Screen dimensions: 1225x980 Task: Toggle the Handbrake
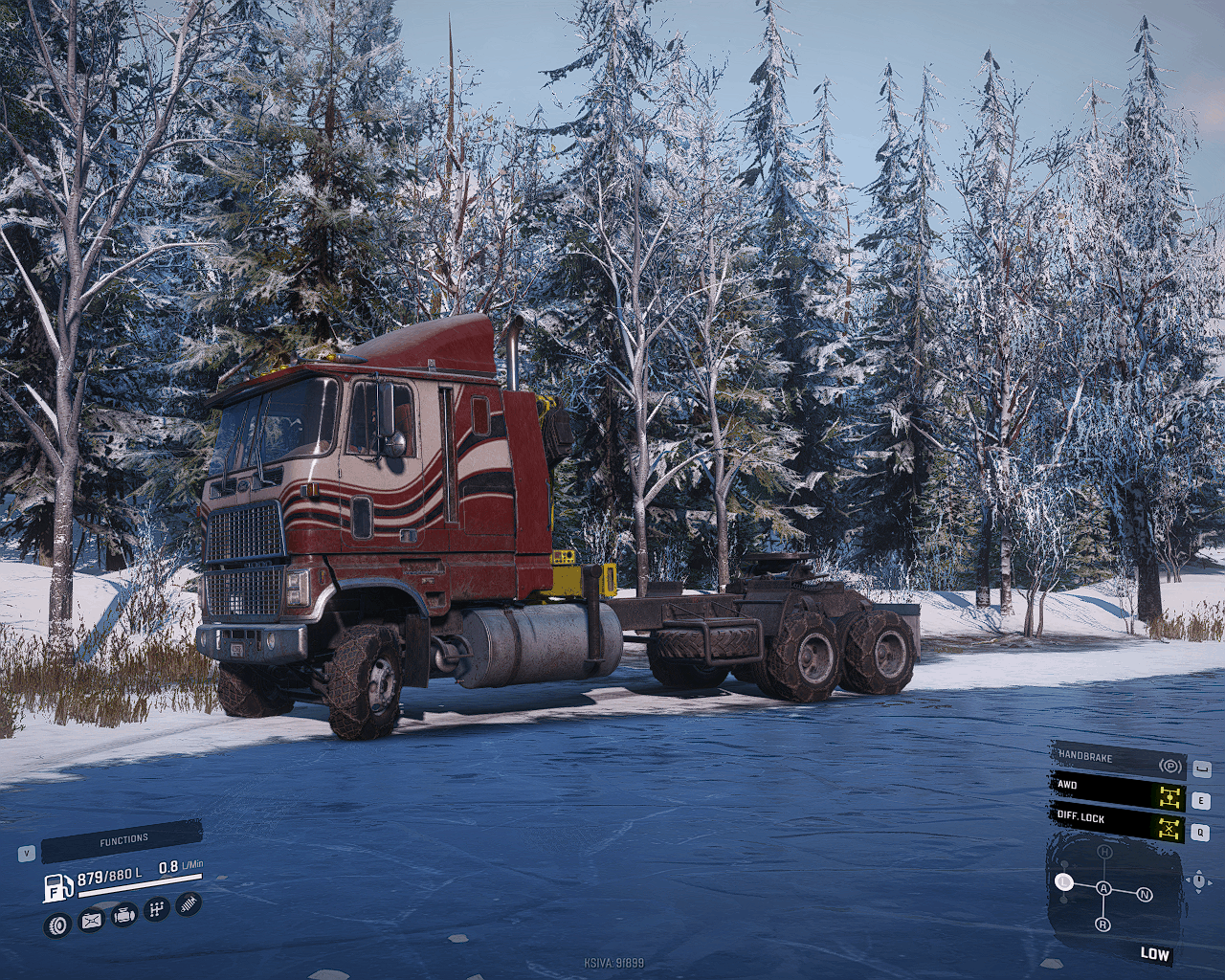(x=1118, y=762)
